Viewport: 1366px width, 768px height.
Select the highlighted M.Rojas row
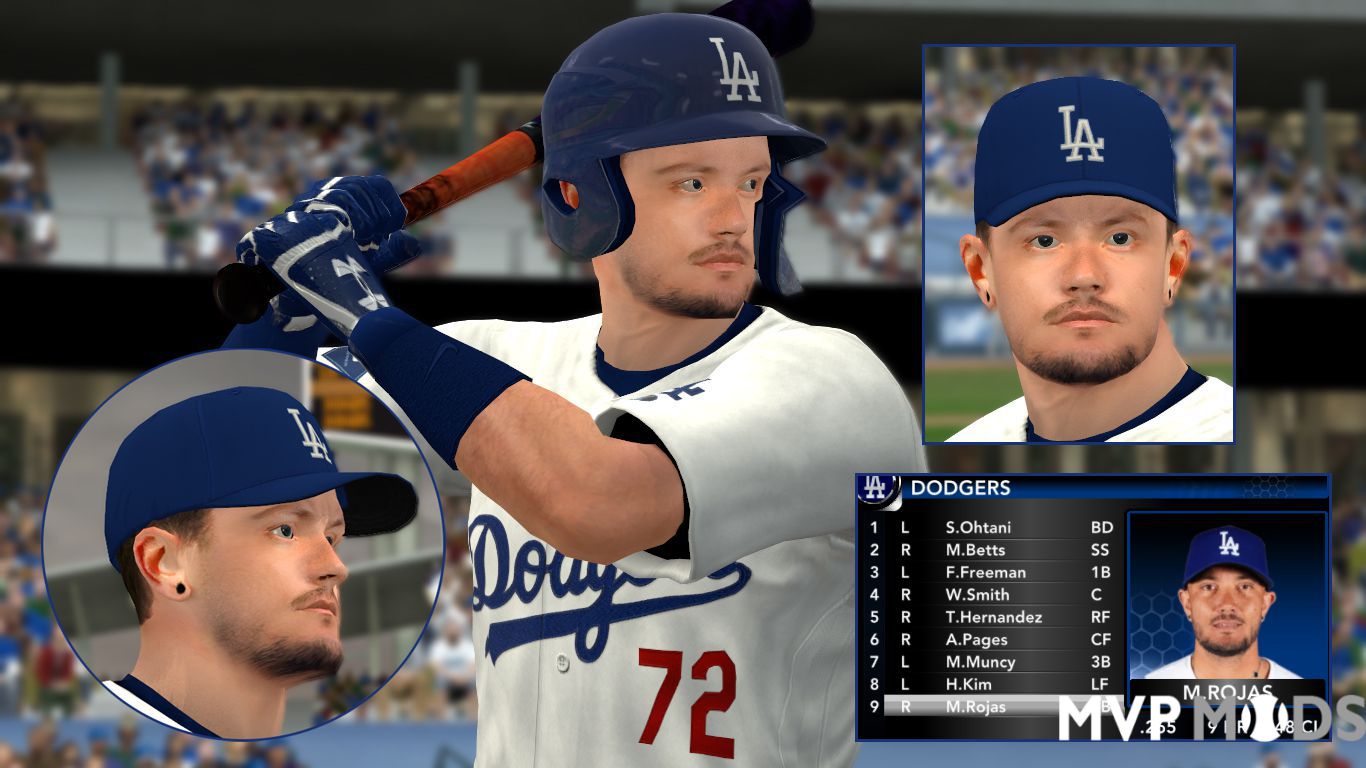pyautogui.click(x=975, y=707)
